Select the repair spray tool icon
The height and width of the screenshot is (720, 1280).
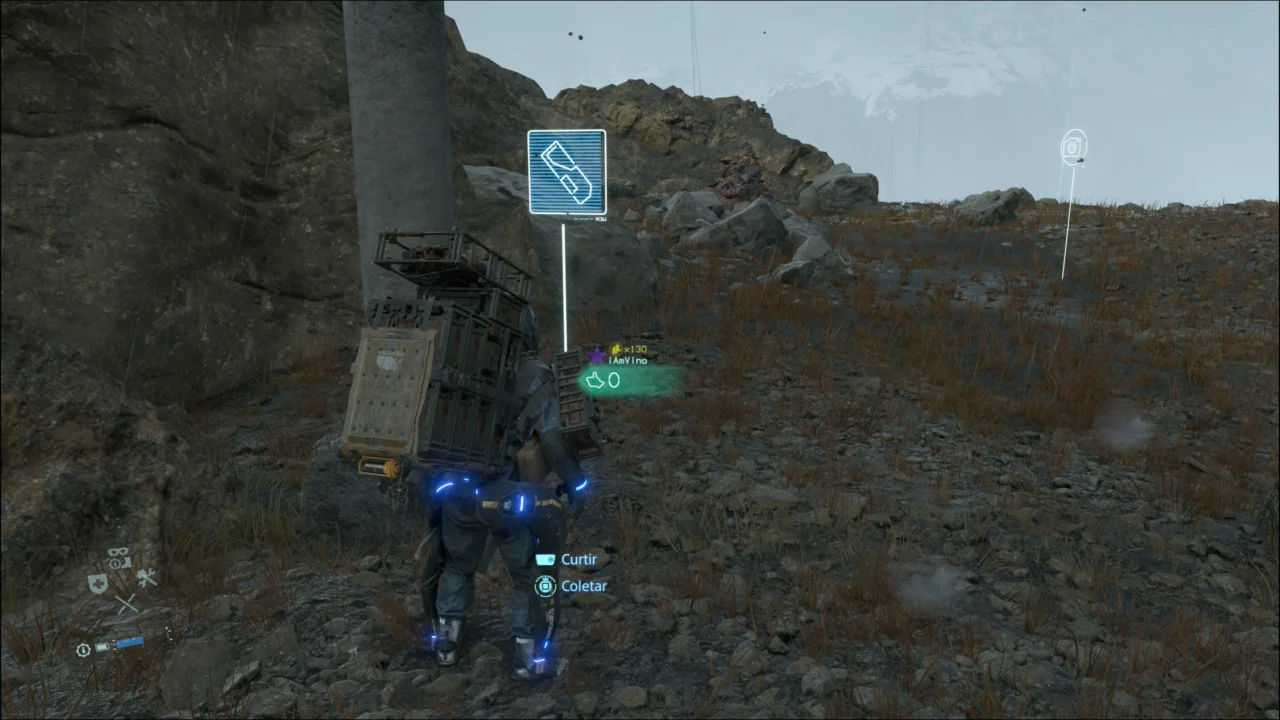(146, 578)
